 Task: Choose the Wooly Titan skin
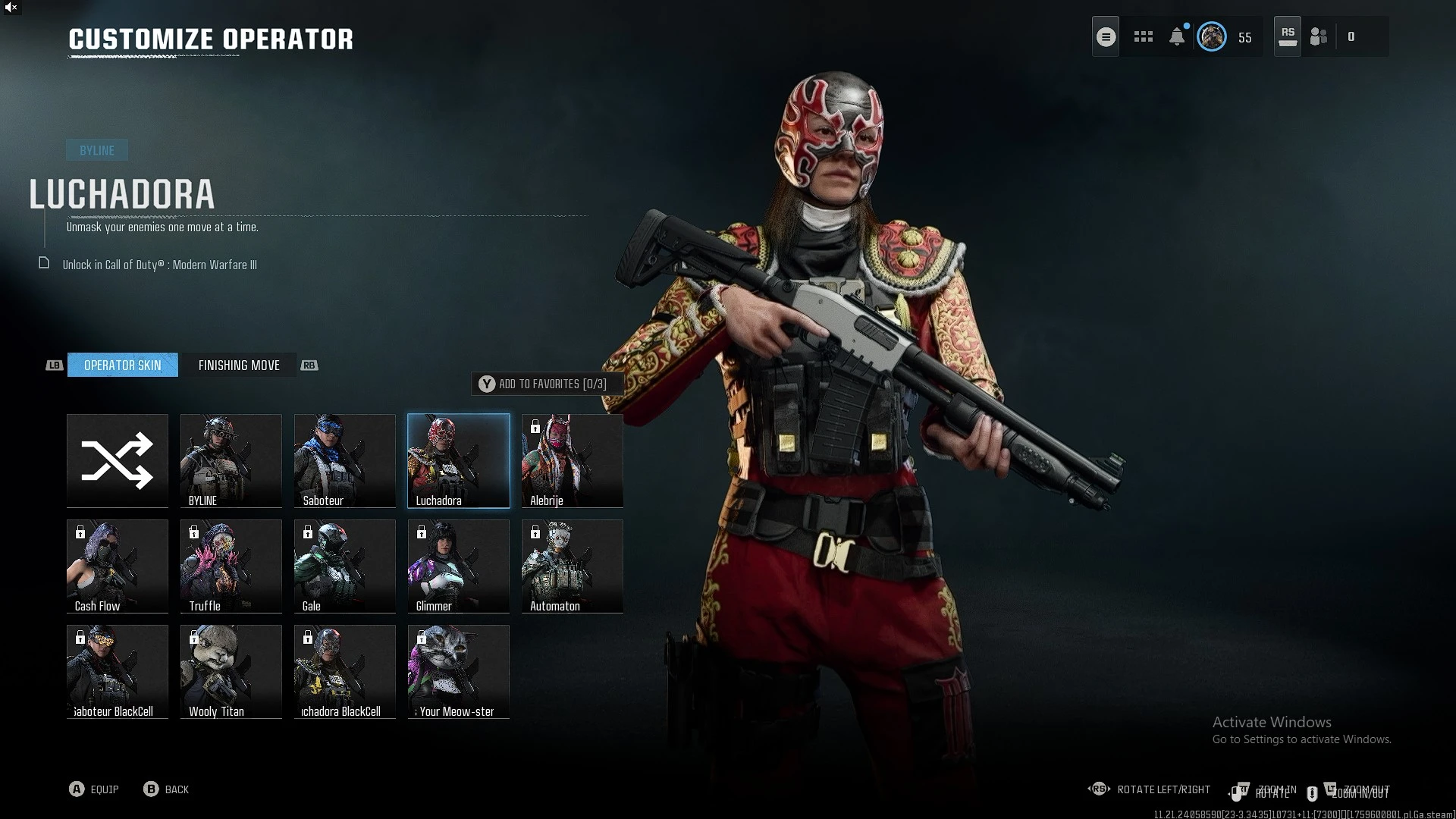click(231, 671)
